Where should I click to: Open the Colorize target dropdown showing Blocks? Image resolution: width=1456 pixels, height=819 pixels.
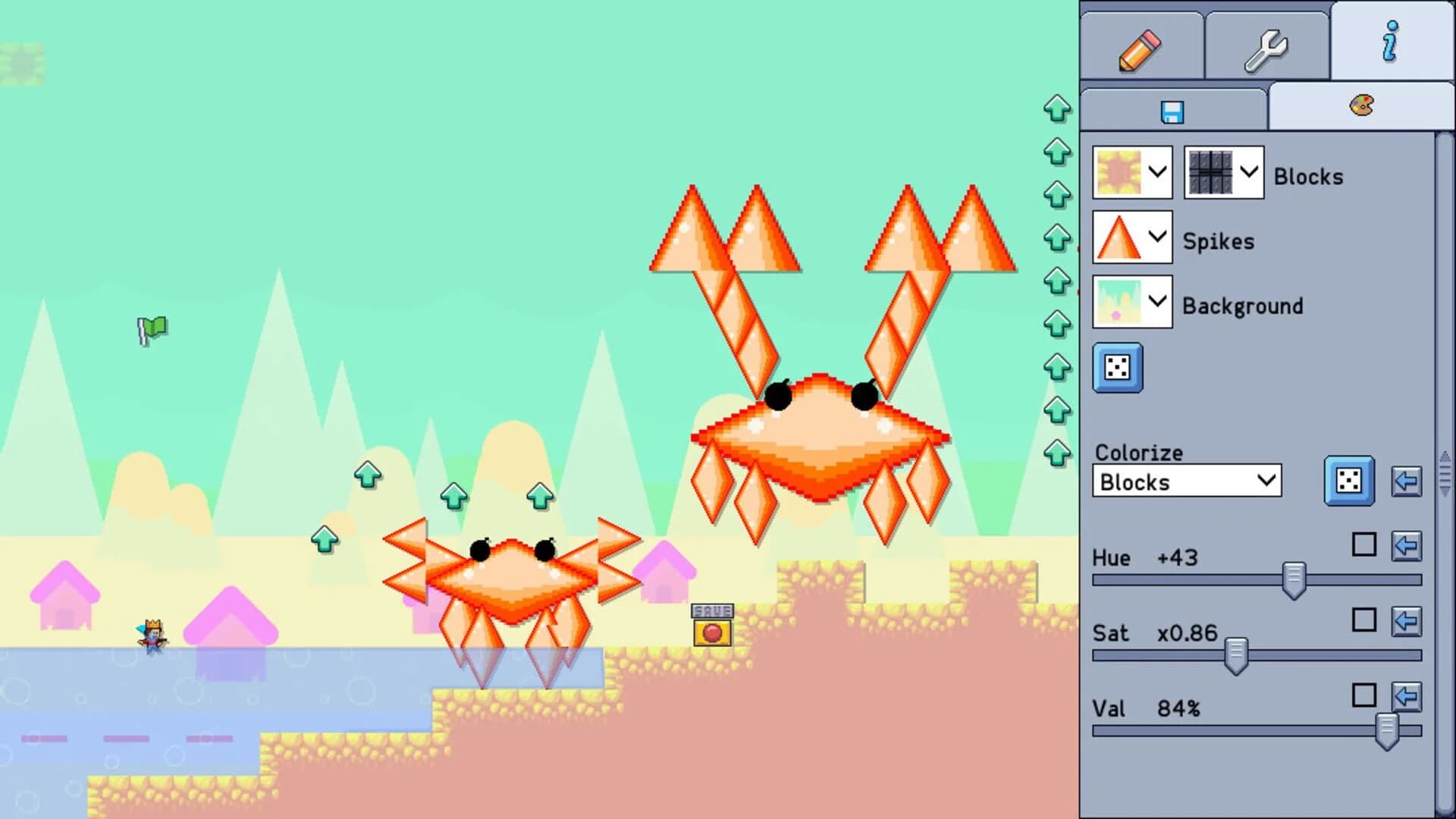pyautogui.click(x=1186, y=481)
